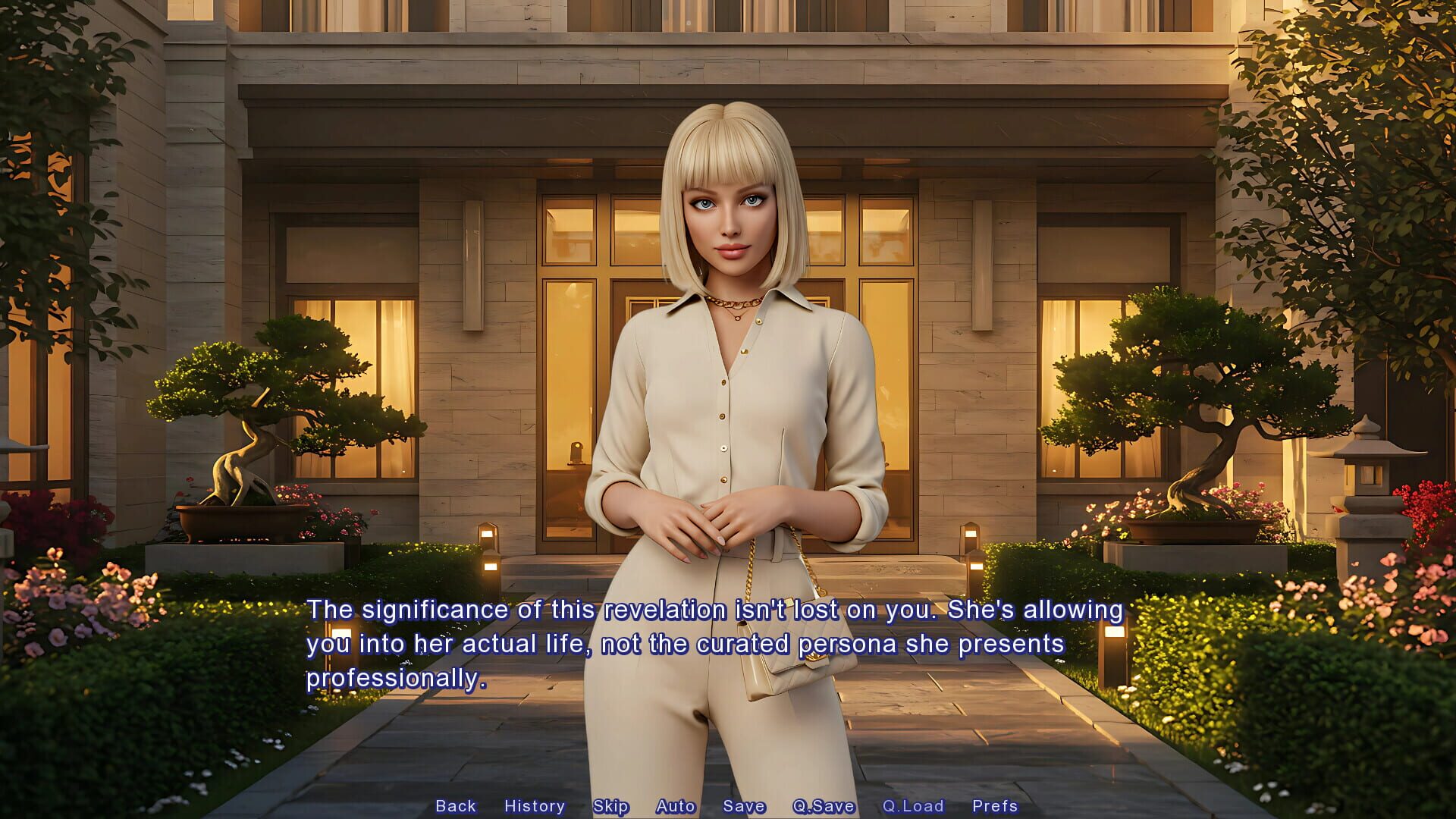Open save slots by clicking Save
The width and height of the screenshot is (1456, 819).
click(x=743, y=806)
